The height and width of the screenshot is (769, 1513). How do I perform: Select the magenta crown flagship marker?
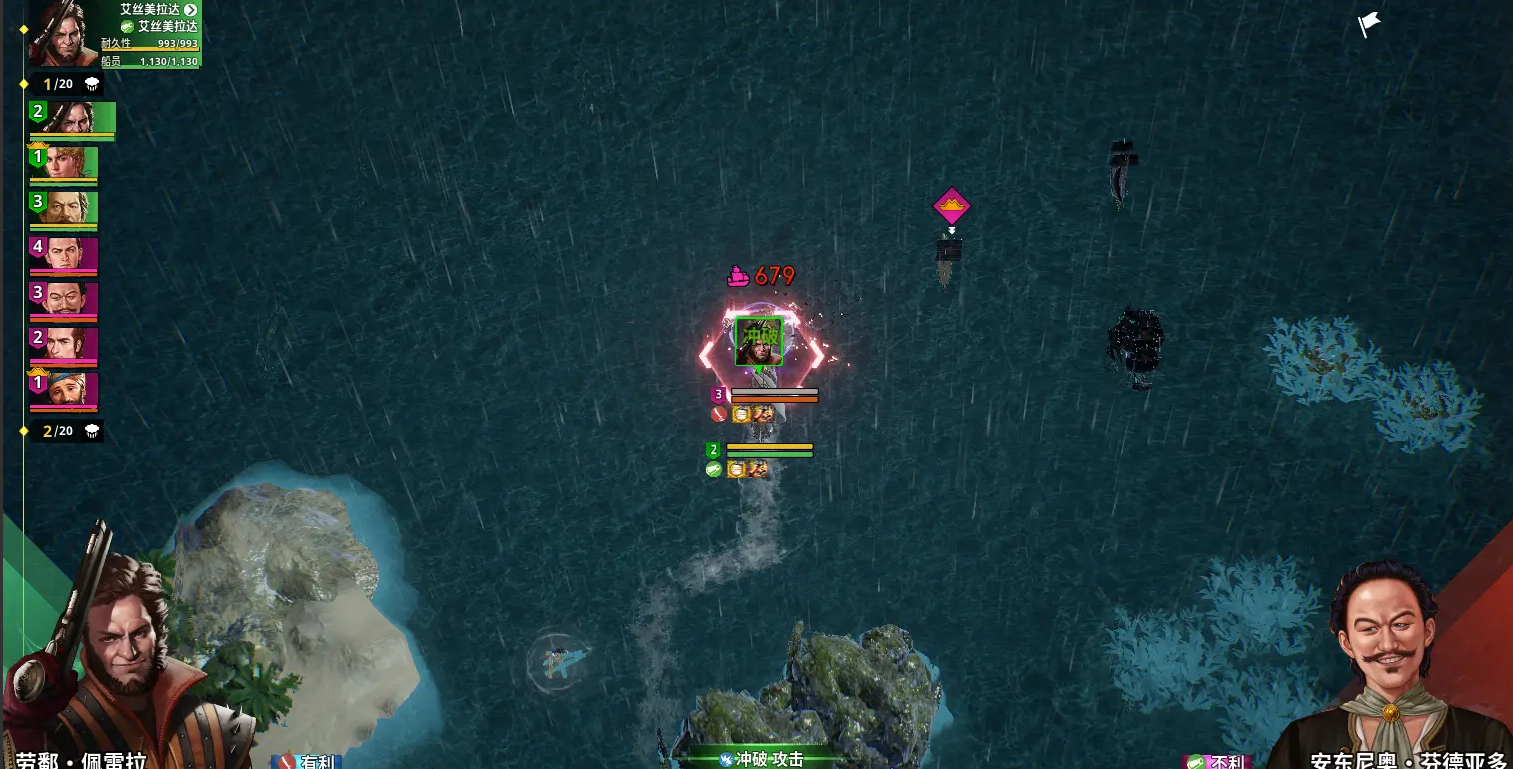pos(952,207)
